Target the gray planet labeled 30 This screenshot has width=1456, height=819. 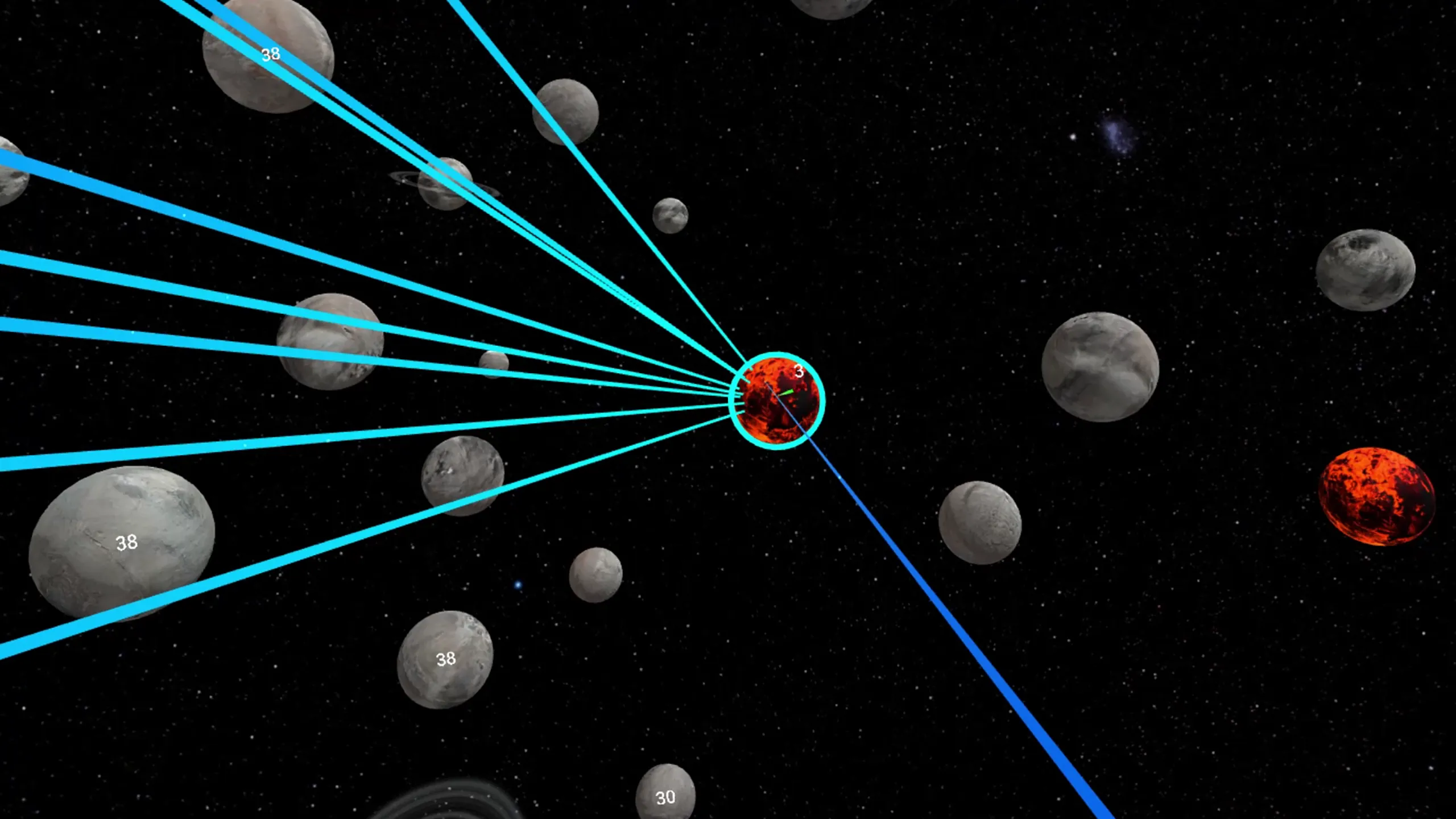[665, 794]
